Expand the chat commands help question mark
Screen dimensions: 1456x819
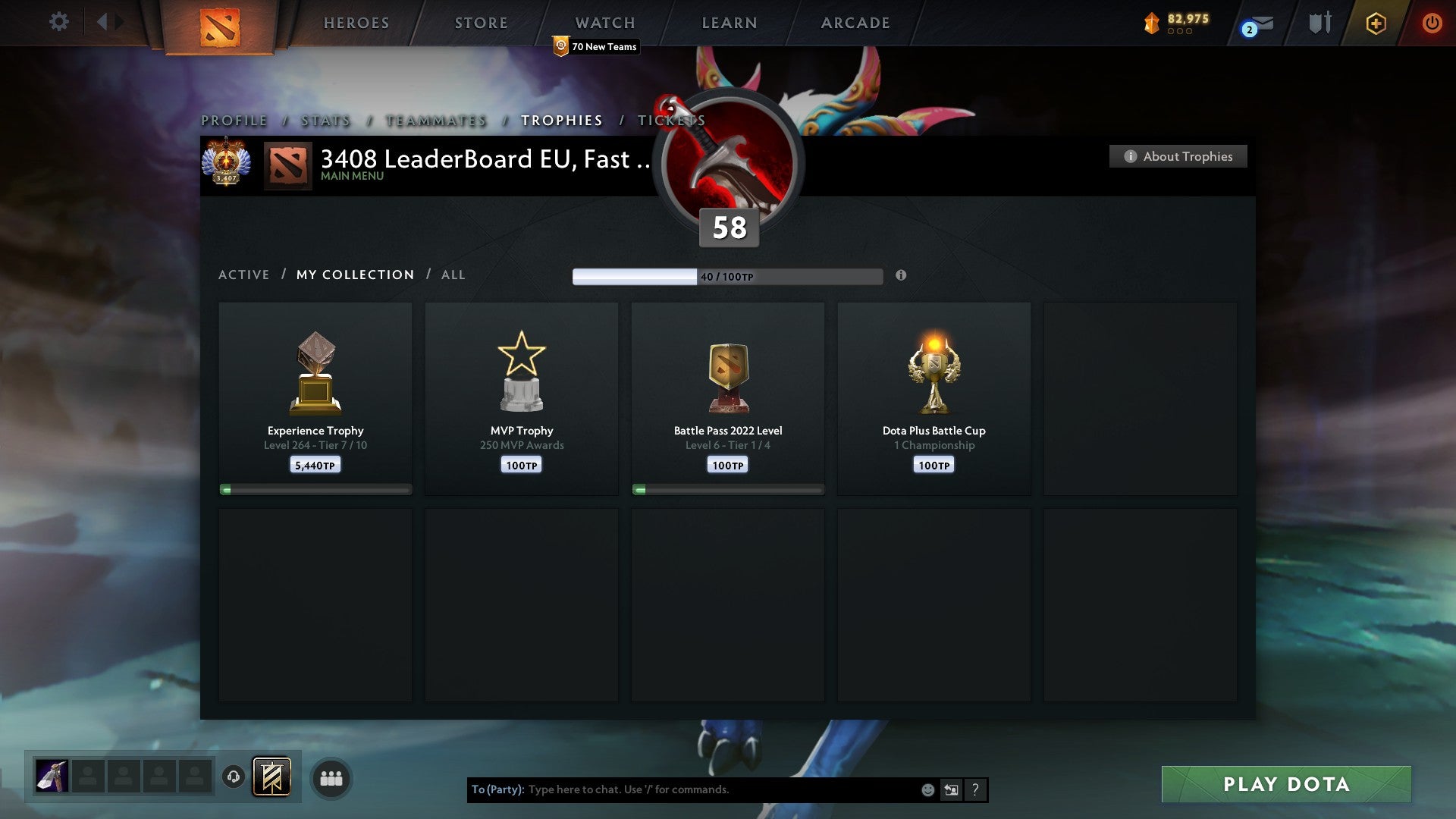(975, 789)
